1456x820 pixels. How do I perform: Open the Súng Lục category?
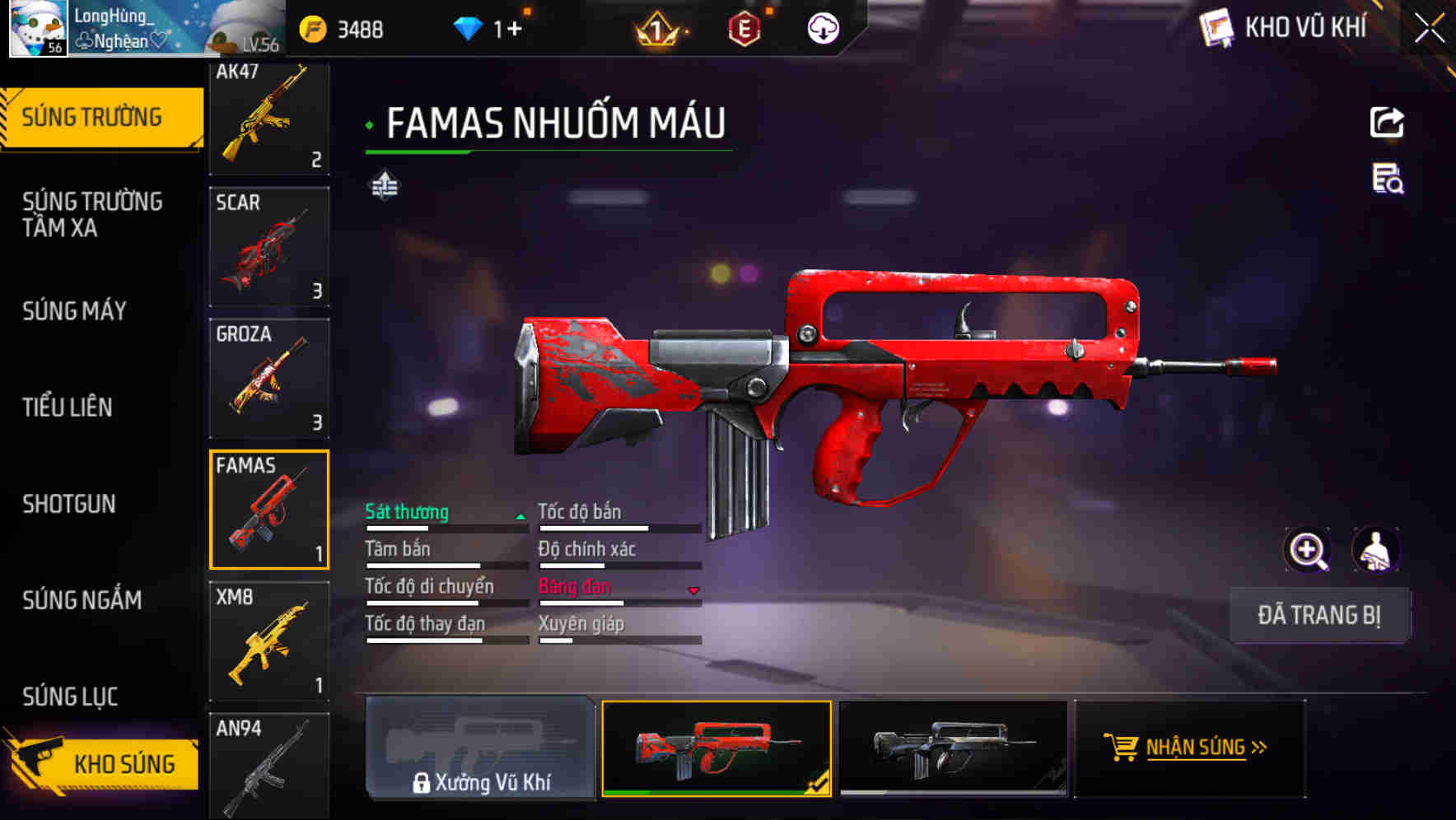tap(70, 697)
